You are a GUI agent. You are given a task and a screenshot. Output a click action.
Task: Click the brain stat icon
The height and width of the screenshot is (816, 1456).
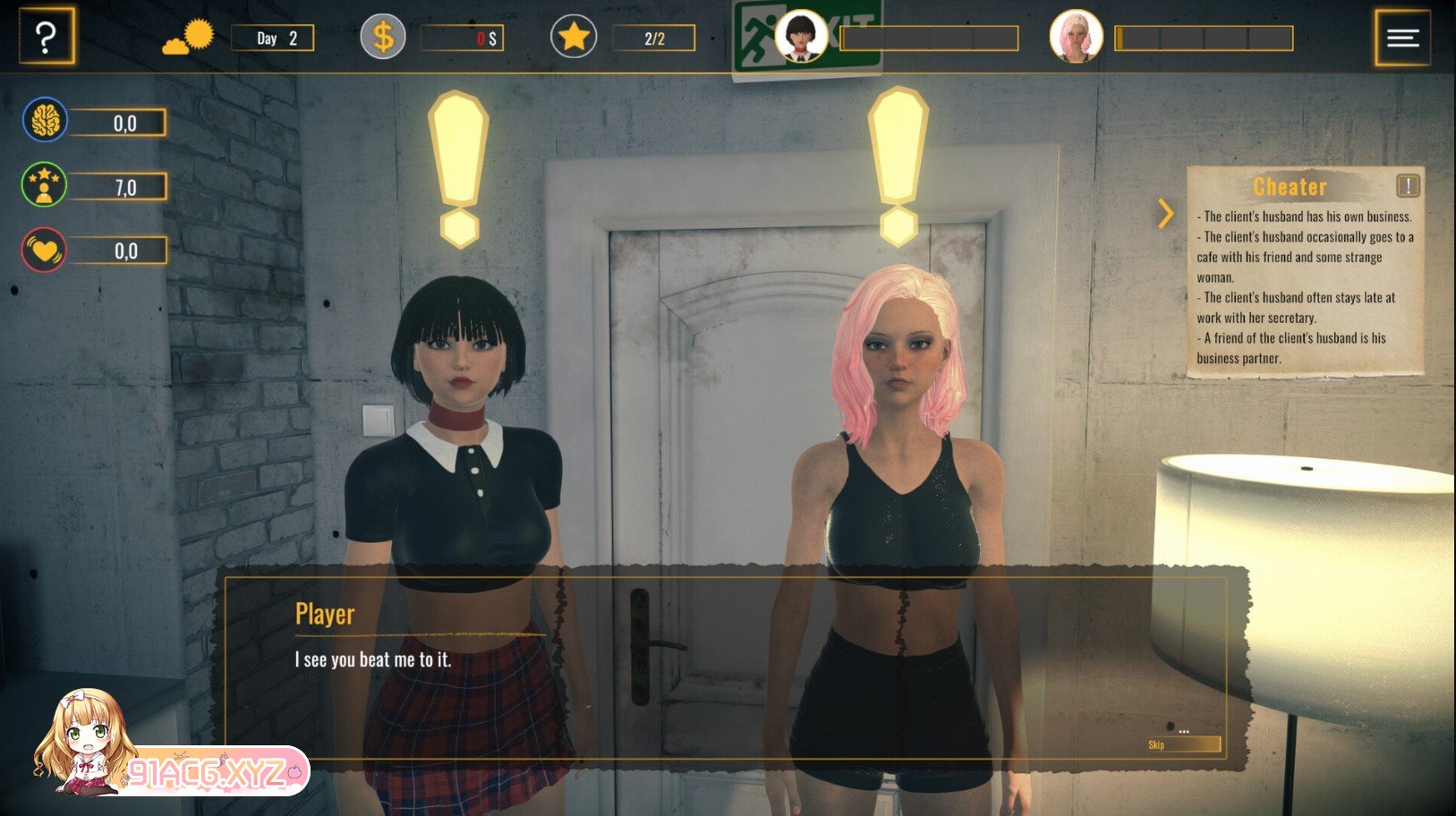pyautogui.click(x=45, y=121)
